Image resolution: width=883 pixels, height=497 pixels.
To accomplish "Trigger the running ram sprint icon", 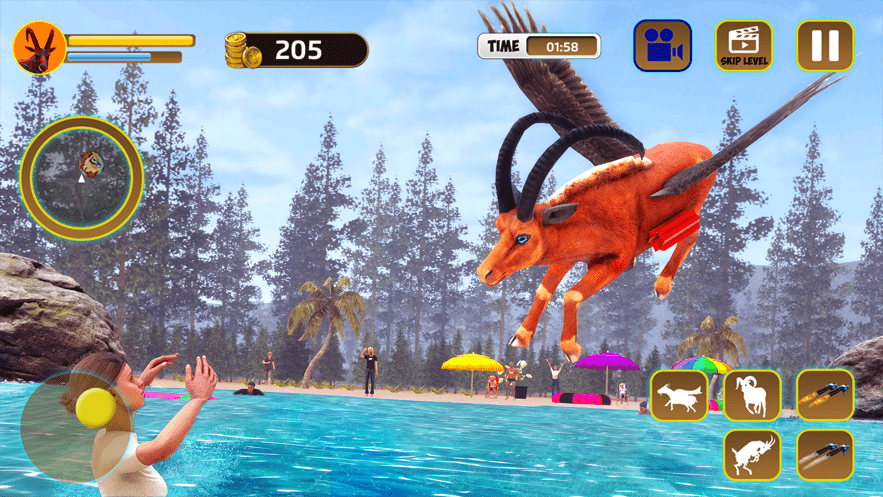I will point(752,395).
